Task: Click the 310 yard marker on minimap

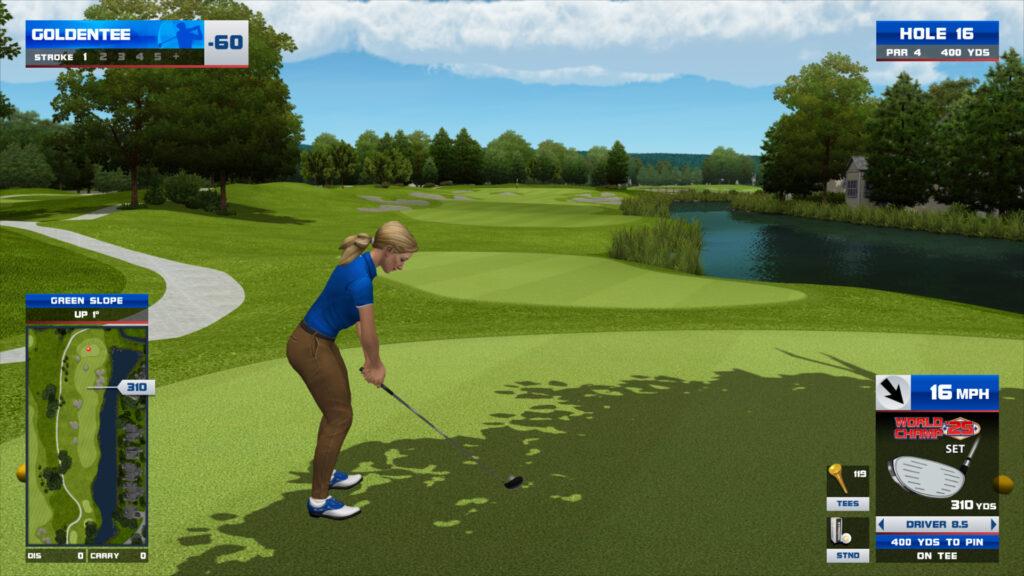Action: (135, 387)
